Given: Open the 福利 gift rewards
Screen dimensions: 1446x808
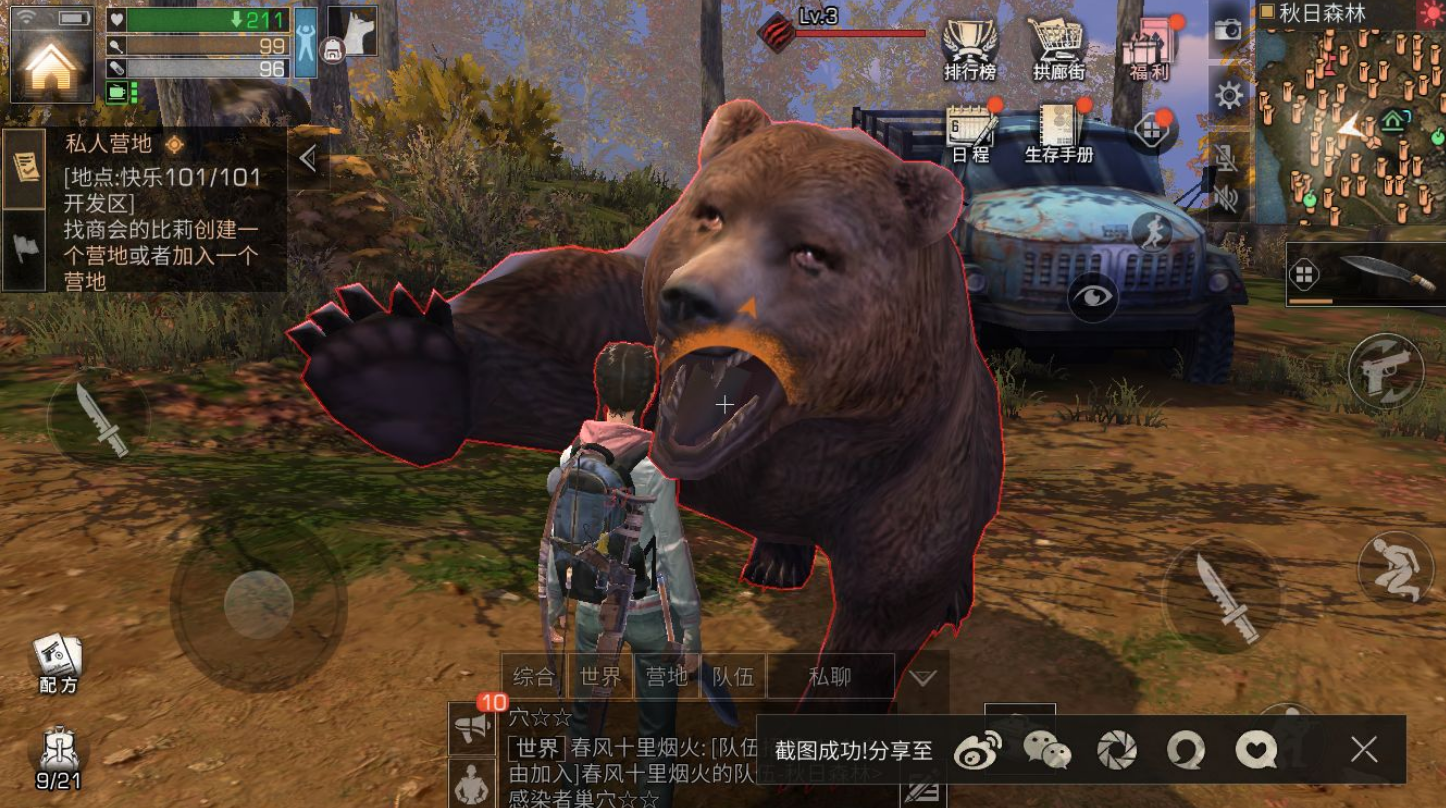Looking at the screenshot, I should pyautogui.click(x=1149, y=46).
